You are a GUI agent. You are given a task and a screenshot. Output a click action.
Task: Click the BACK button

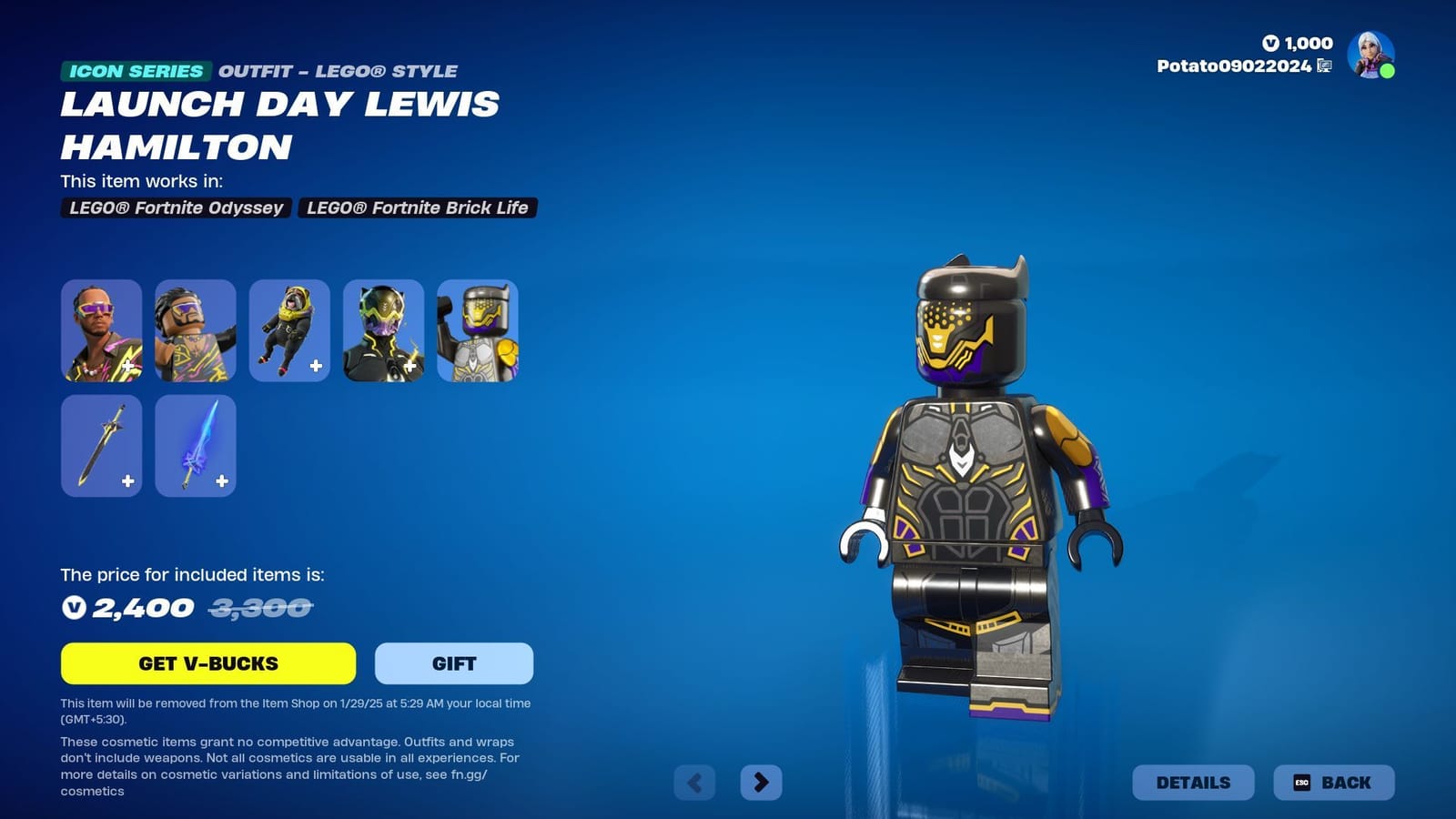tap(1333, 782)
